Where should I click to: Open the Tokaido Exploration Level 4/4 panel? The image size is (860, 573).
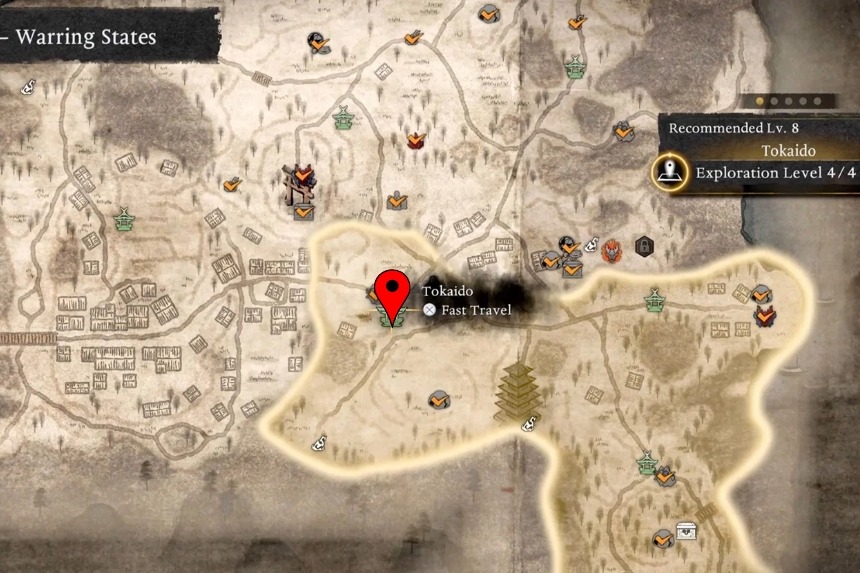pos(762,162)
